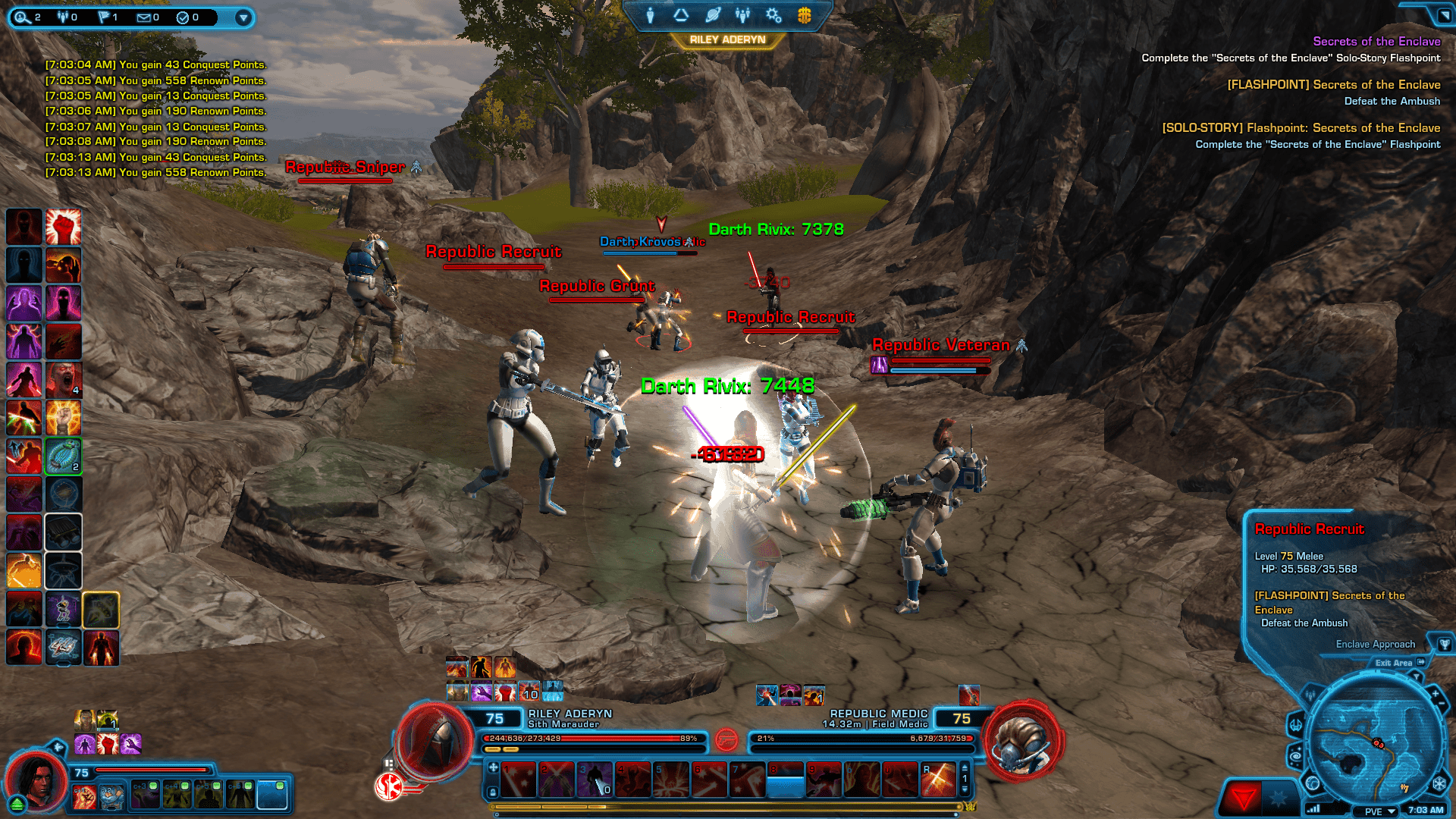Open the settings gear icon
Image resolution: width=1456 pixels, height=819 pixels.
pos(773,15)
